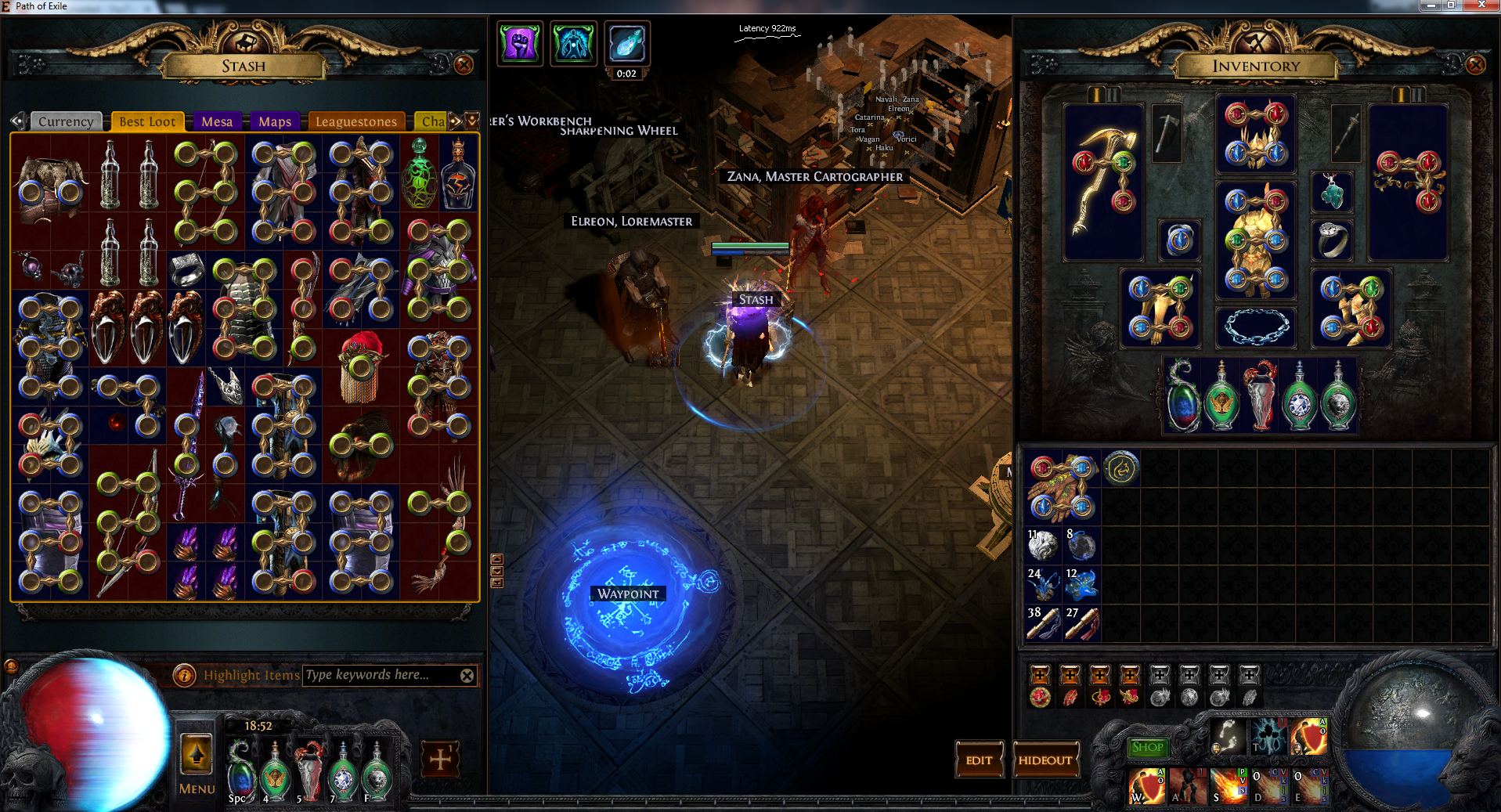The width and height of the screenshot is (1501, 812).
Task: Select the red hood in stash
Action: (361, 366)
